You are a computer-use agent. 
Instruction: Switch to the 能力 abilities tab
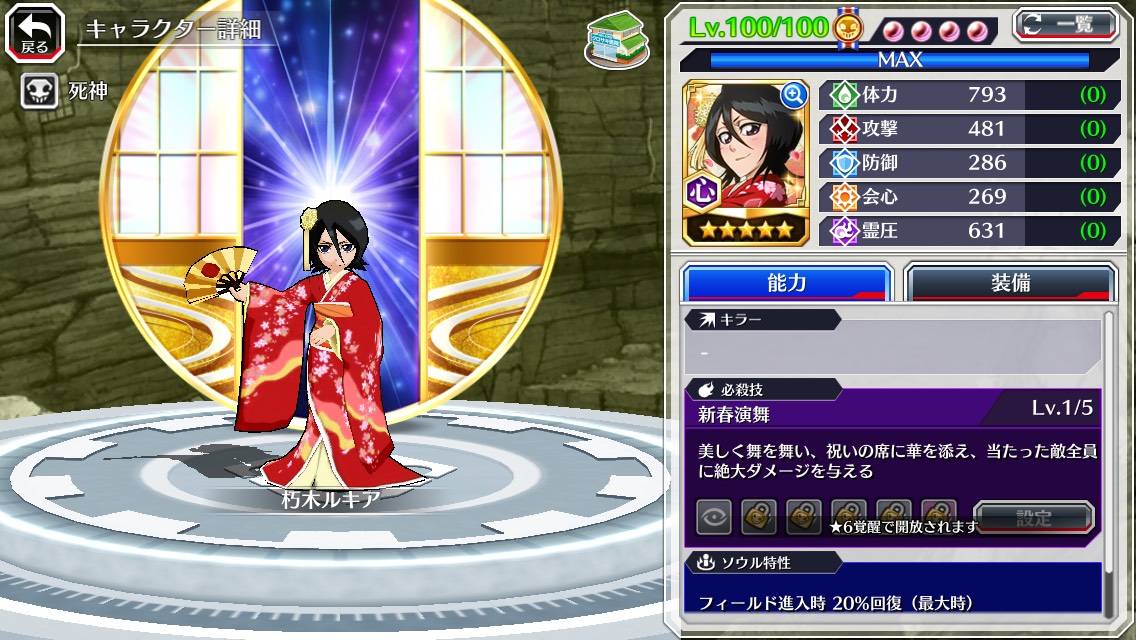click(x=786, y=283)
